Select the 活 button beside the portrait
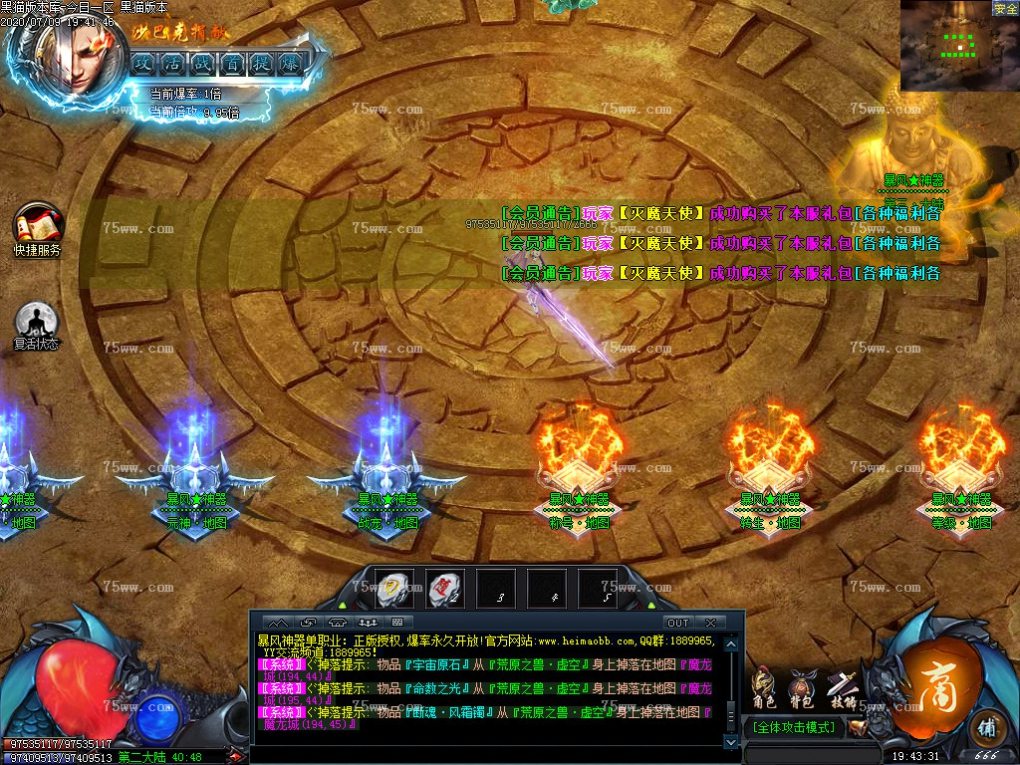The height and width of the screenshot is (765, 1020). point(174,62)
